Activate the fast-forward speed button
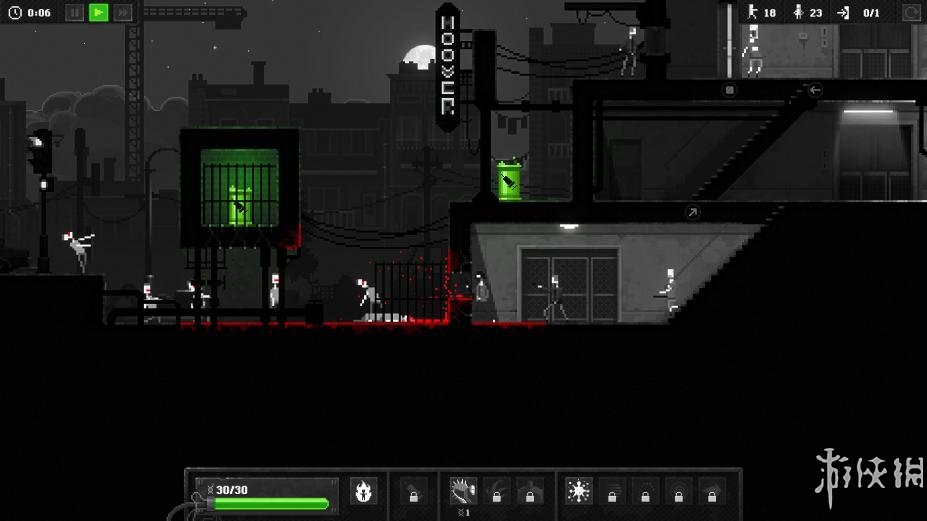This screenshot has height=521, width=927. tap(122, 12)
